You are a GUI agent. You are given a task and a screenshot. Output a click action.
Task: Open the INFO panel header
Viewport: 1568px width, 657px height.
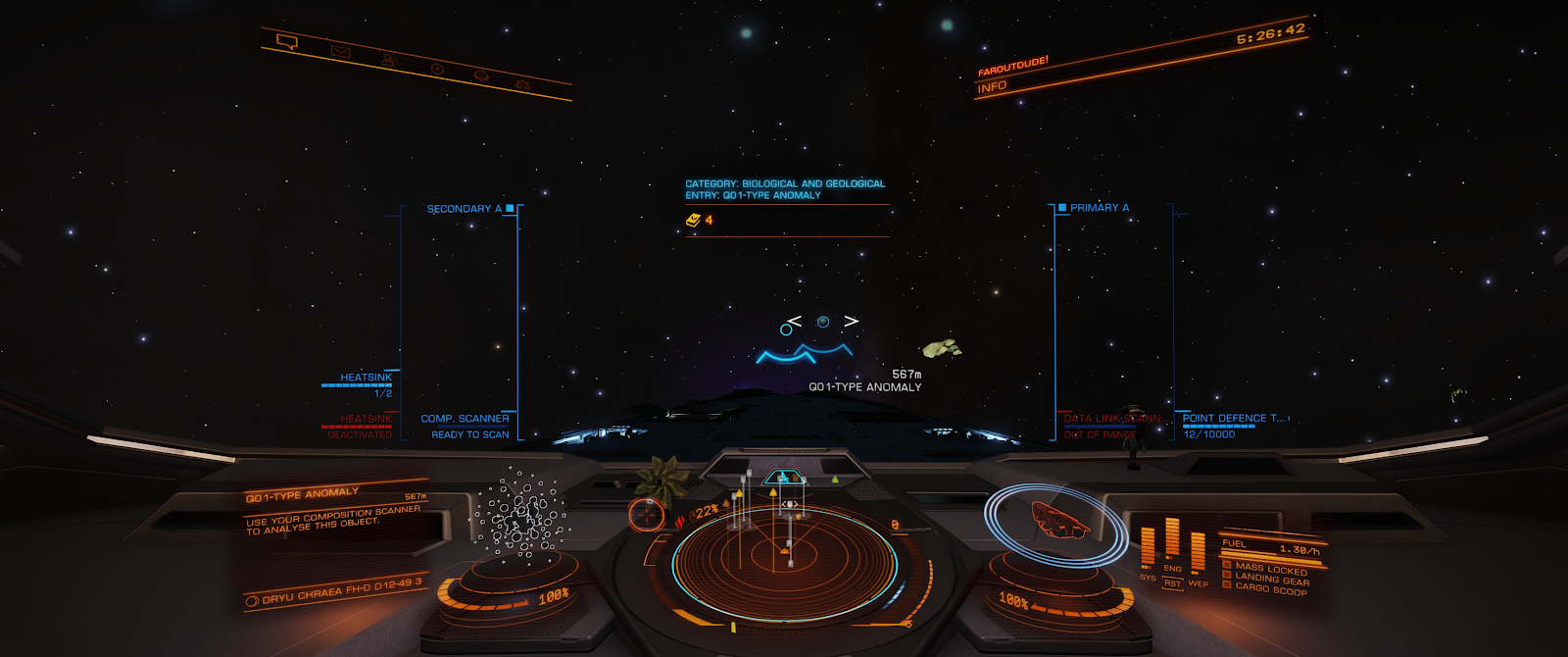[x=992, y=87]
